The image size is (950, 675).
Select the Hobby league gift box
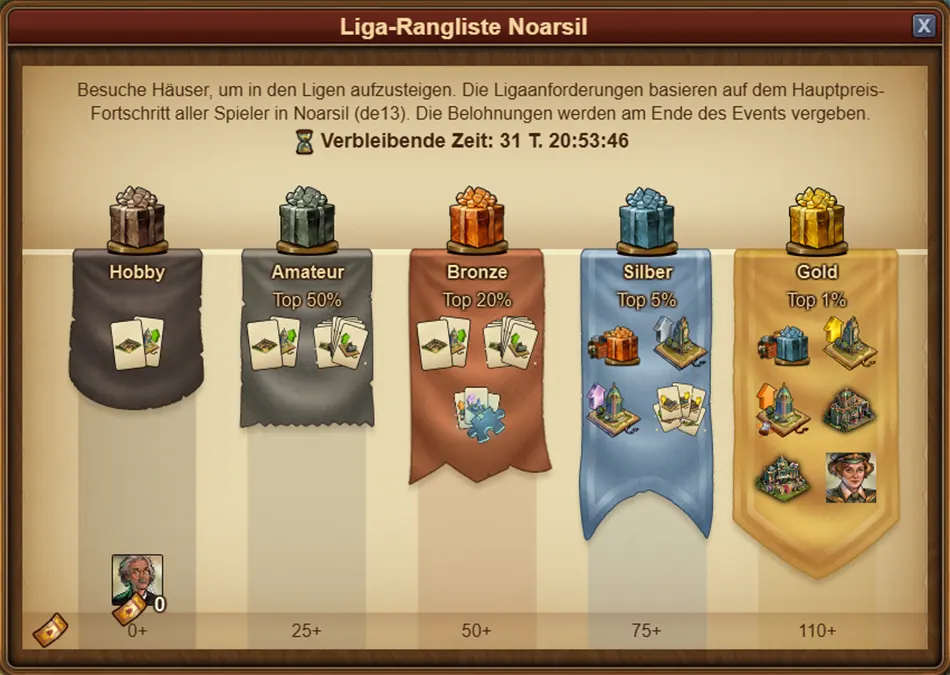[x=137, y=218]
